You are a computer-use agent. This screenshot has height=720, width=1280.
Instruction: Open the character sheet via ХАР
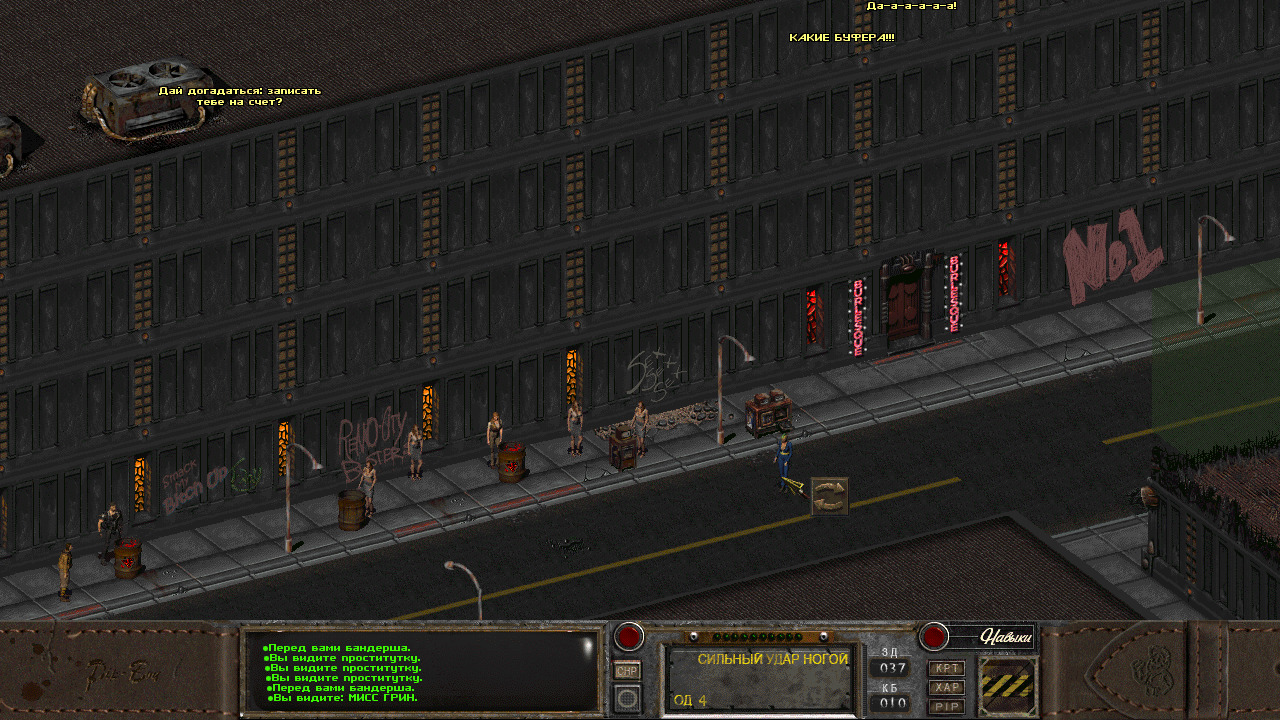(947, 687)
